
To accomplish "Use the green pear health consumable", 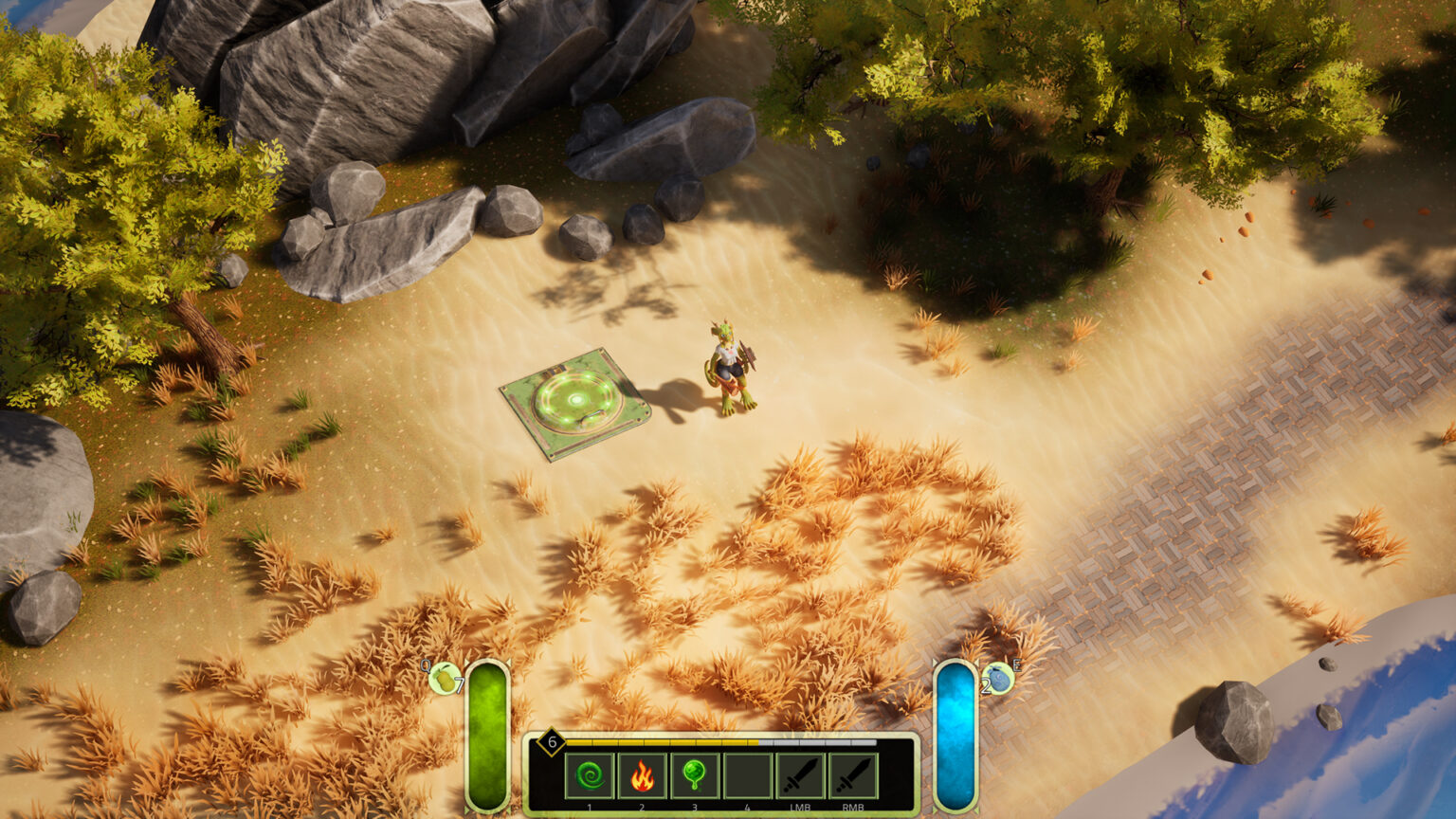I will point(444,679).
